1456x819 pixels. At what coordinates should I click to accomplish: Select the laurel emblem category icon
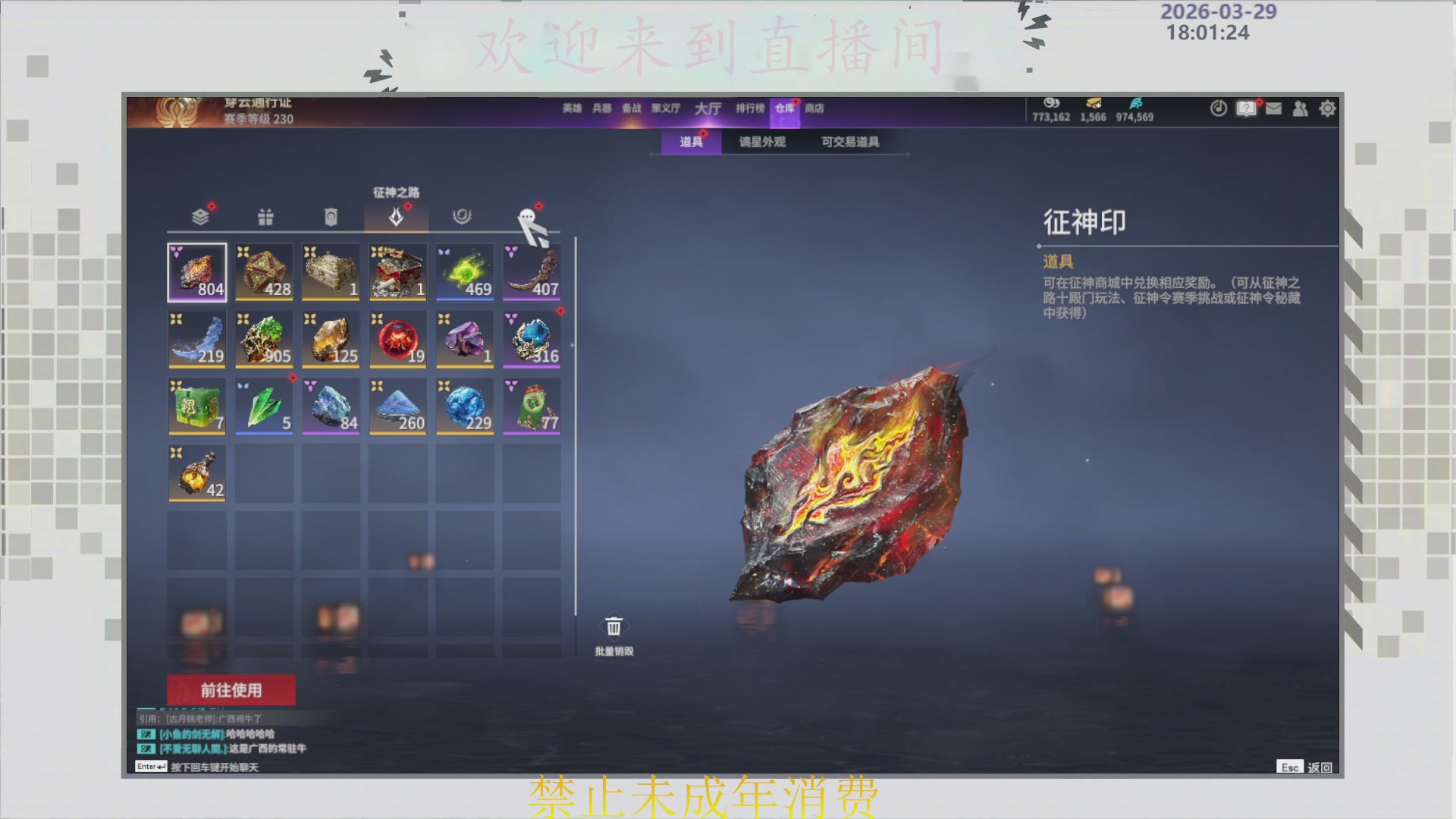pos(464,217)
